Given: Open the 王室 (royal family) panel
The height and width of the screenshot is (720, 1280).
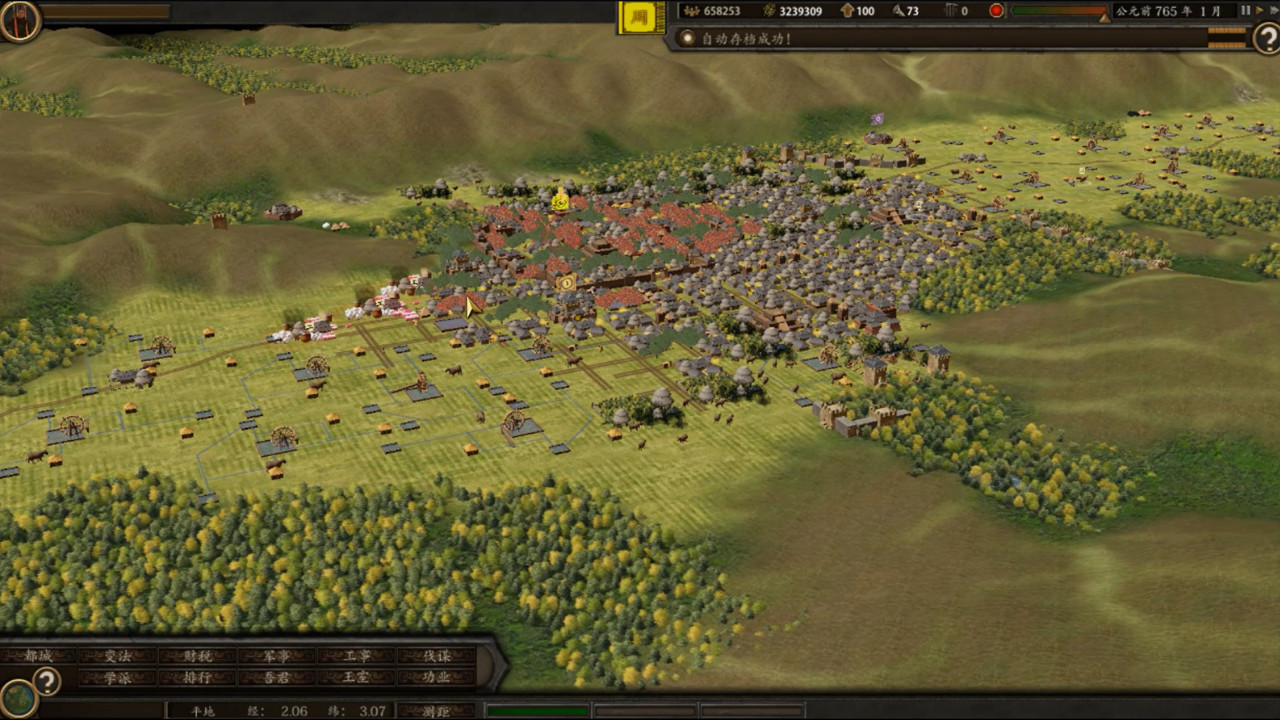Looking at the screenshot, I should (357, 677).
